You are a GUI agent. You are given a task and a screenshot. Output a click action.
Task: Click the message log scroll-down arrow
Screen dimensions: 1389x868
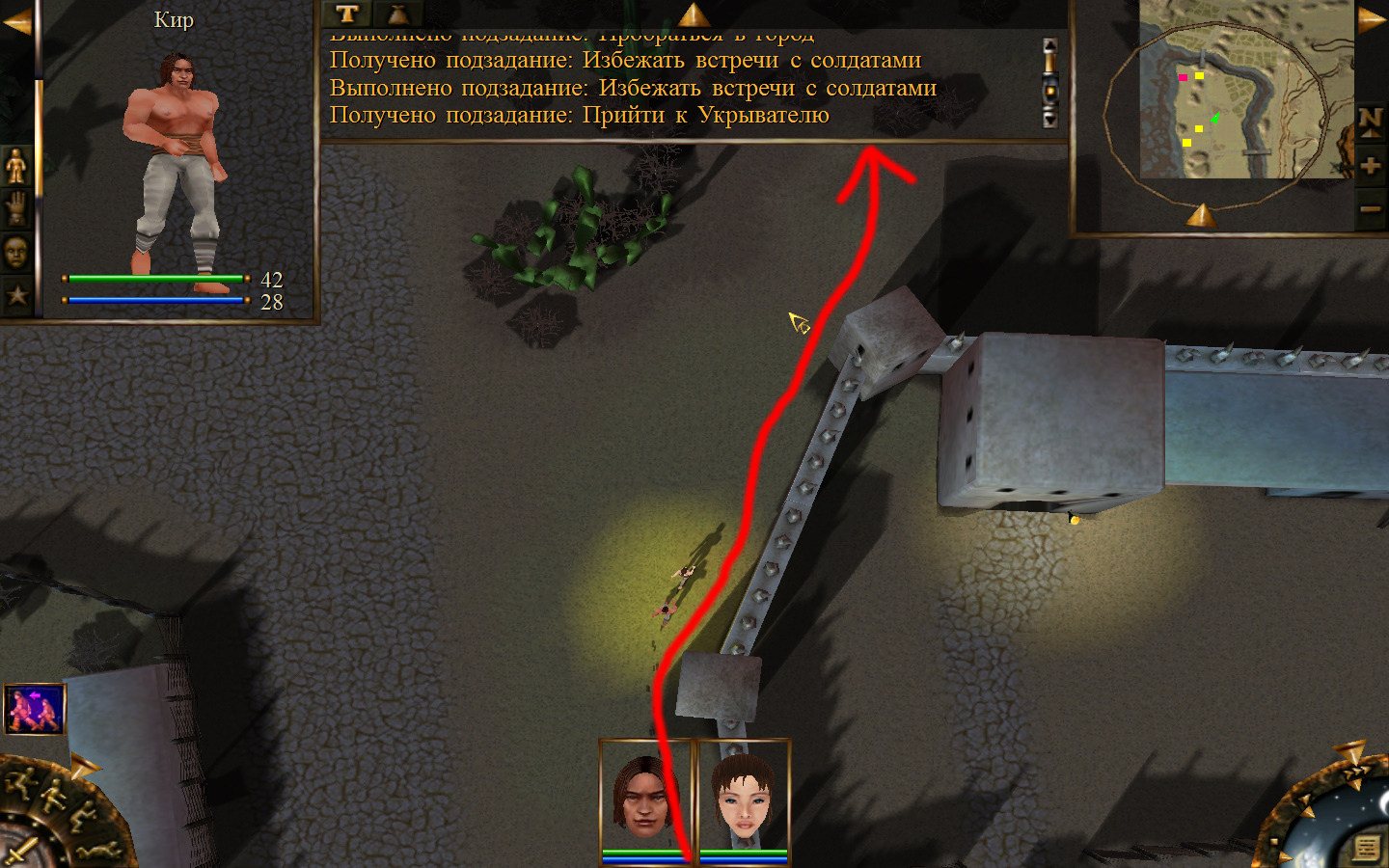point(1050,120)
